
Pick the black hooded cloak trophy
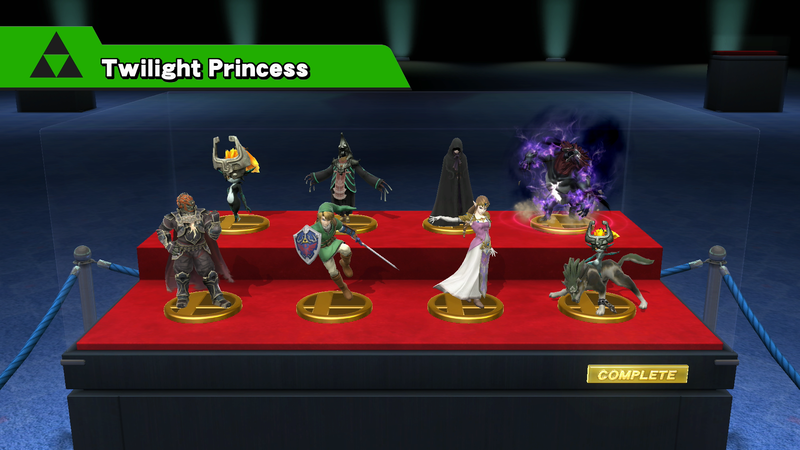coord(452,180)
